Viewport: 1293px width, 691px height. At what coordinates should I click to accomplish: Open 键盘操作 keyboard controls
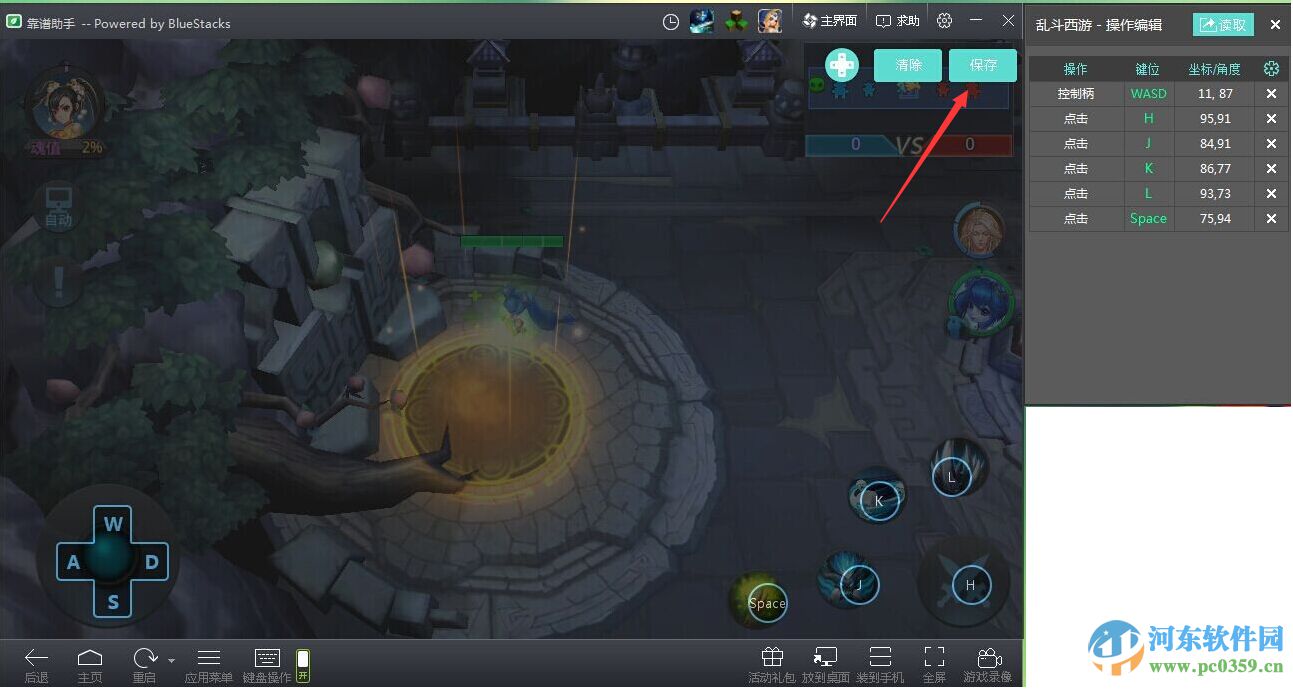pos(267,664)
